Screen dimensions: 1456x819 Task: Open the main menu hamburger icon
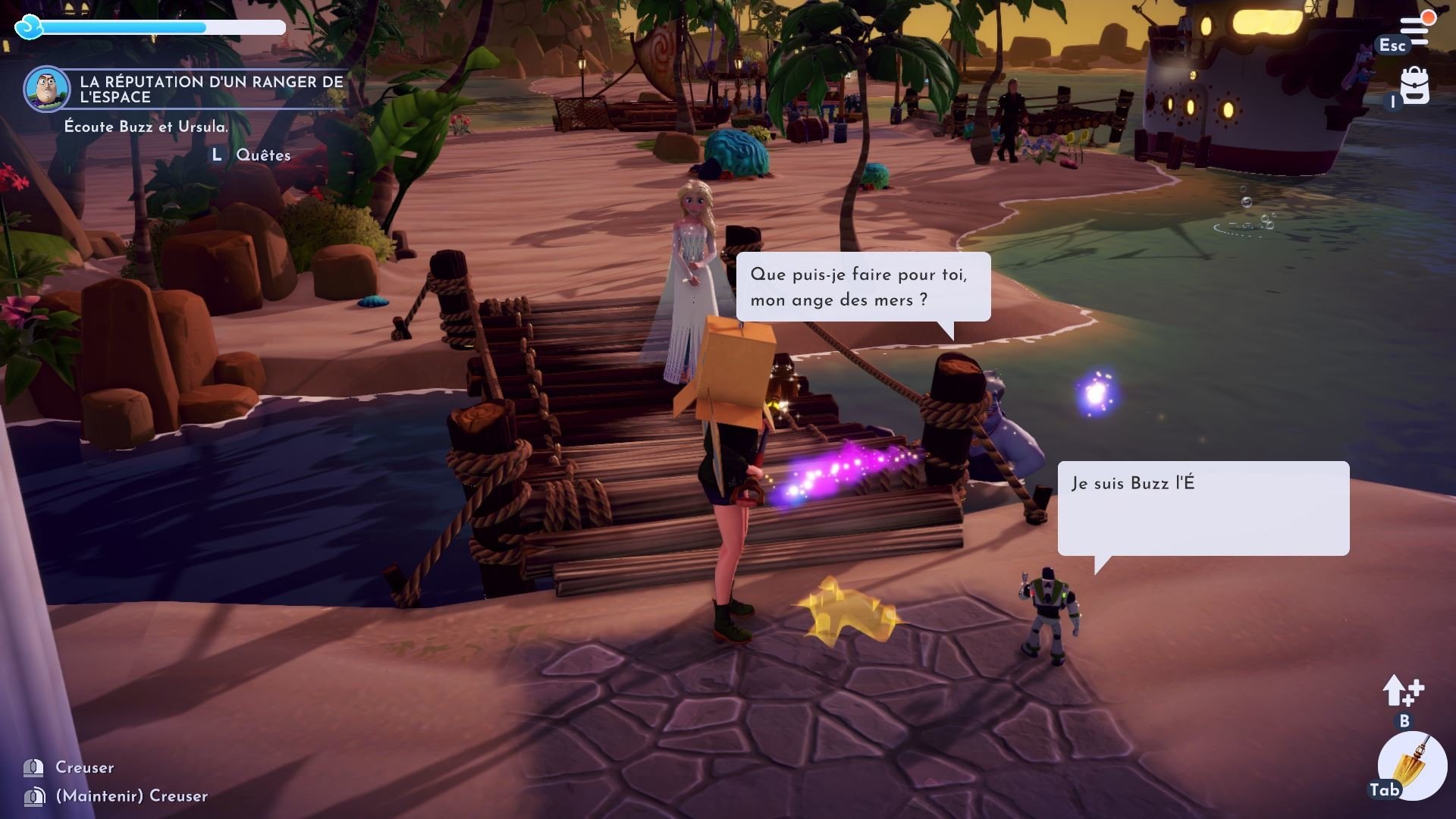tap(1415, 30)
